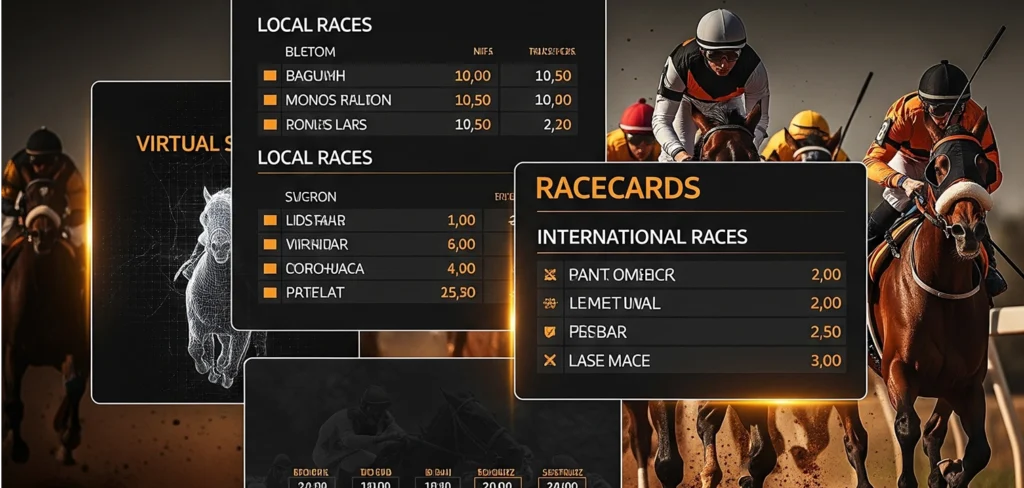This screenshot has height=488, width=1024.
Task: Pick the PRTELAT row
Action: (x=317, y=292)
